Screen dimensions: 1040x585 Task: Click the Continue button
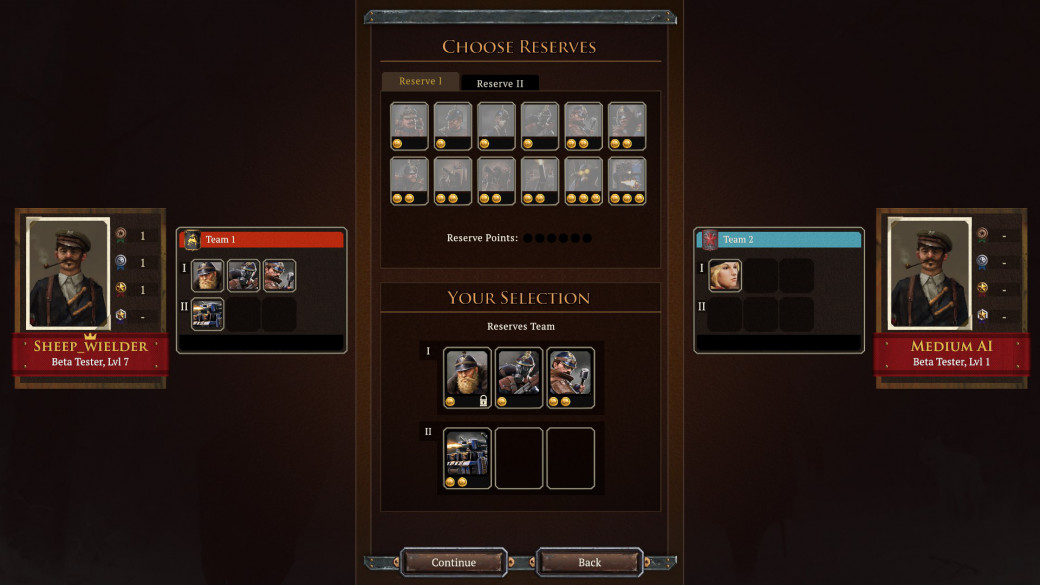(453, 562)
